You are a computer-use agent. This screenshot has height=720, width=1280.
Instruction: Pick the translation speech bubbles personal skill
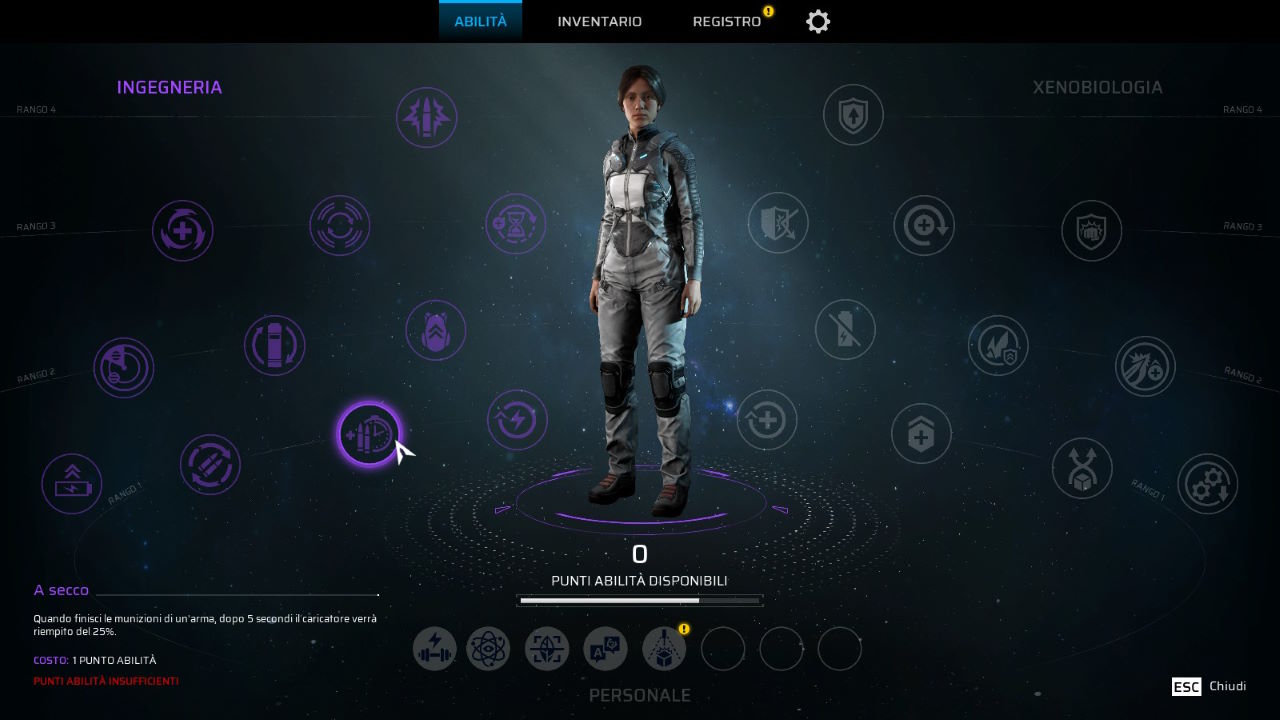click(605, 649)
